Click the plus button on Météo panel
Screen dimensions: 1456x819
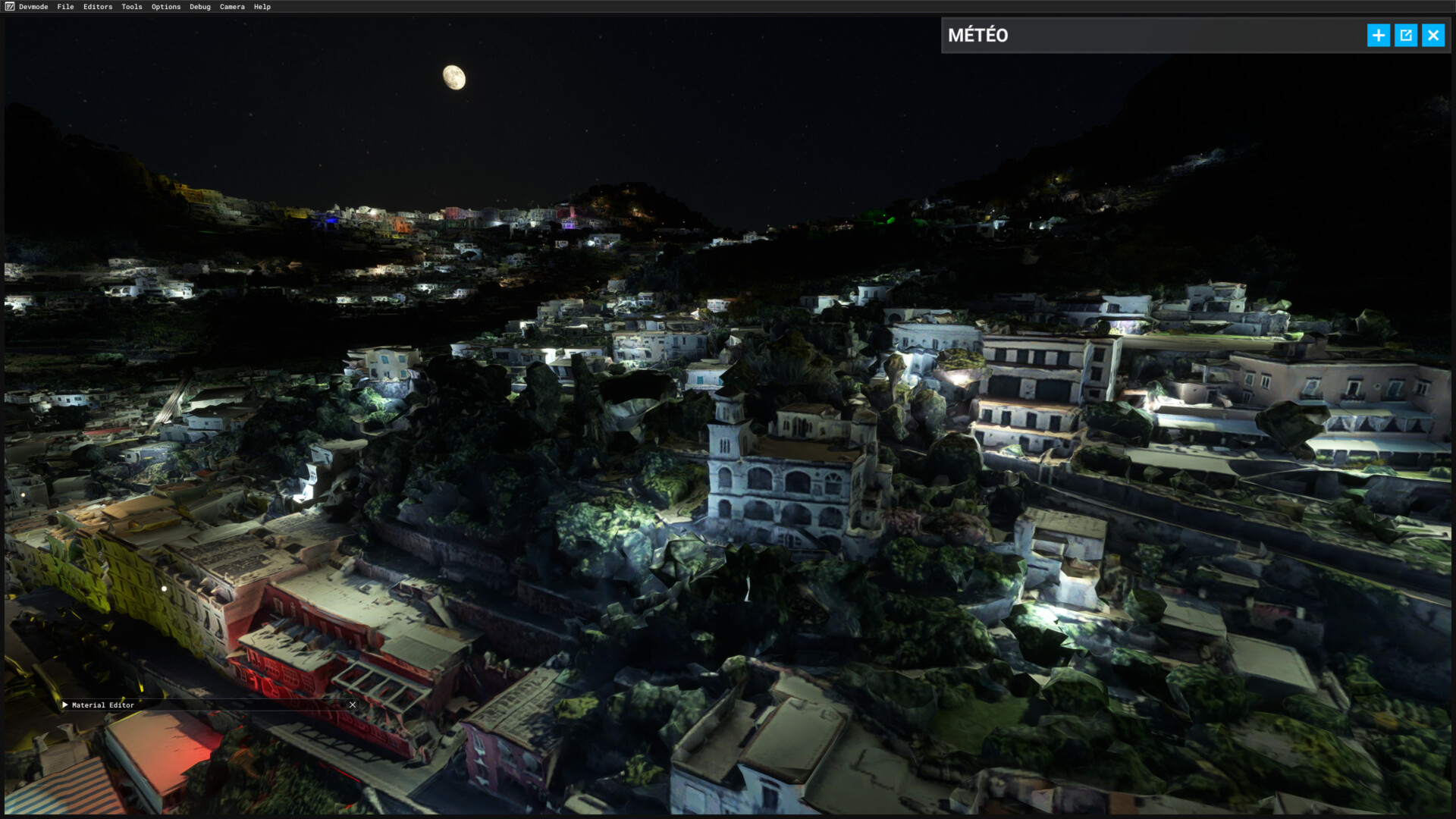pyautogui.click(x=1378, y=36)
